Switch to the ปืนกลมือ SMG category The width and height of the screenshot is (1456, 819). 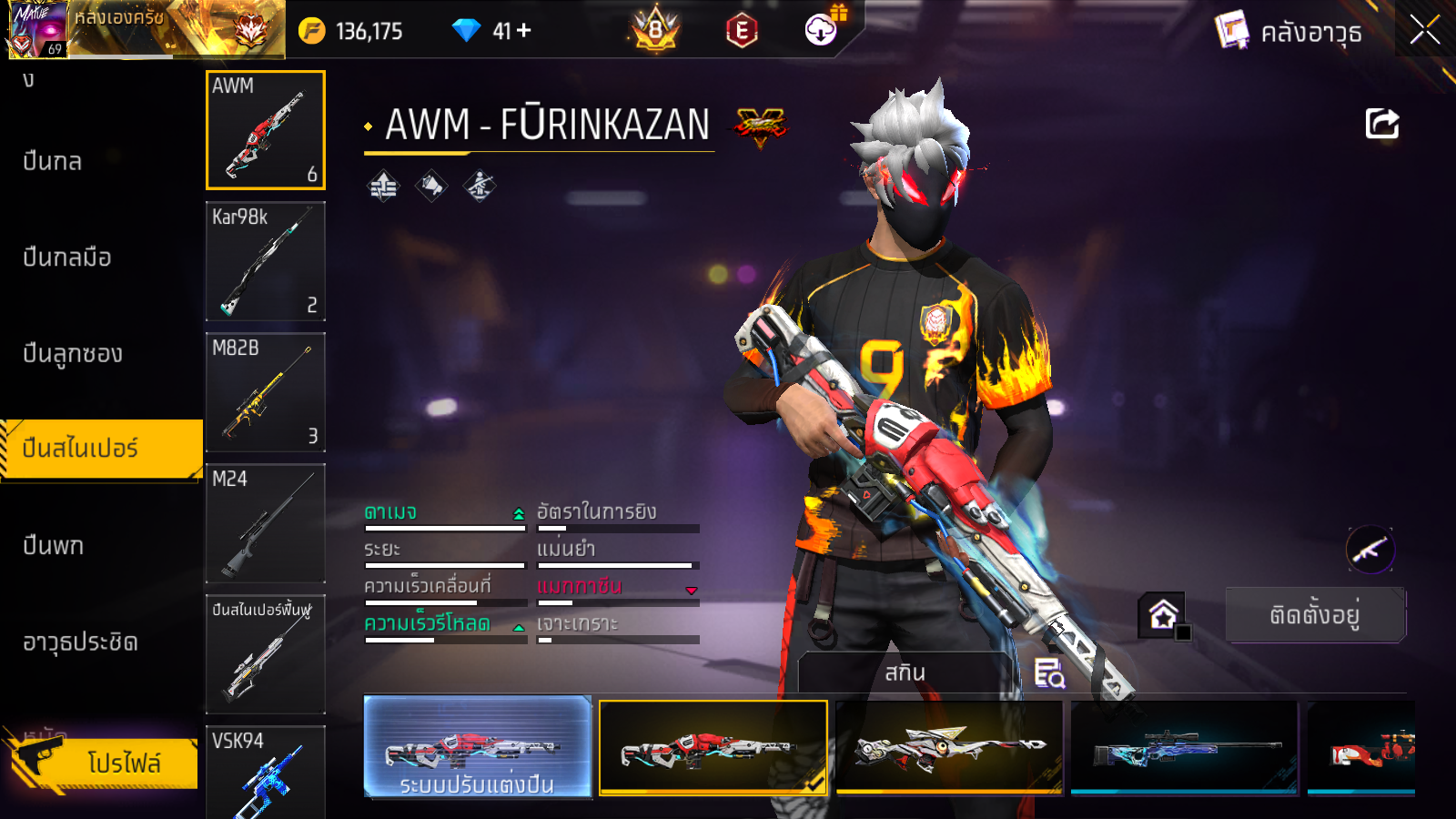pyautogui.click(x=67, y=258)
